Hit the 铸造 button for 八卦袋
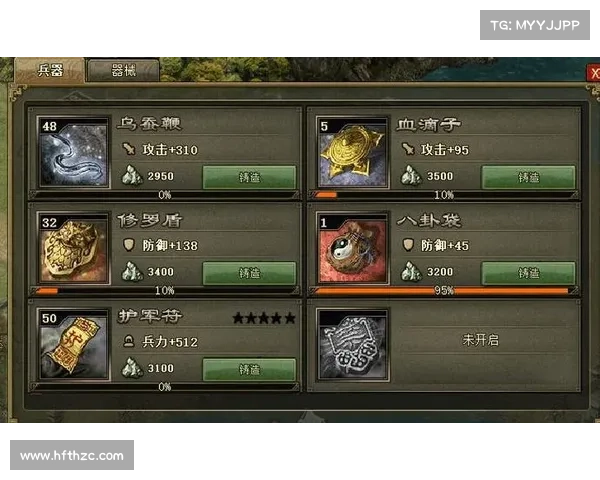The image size is (600, 480). tap(528, 273)
